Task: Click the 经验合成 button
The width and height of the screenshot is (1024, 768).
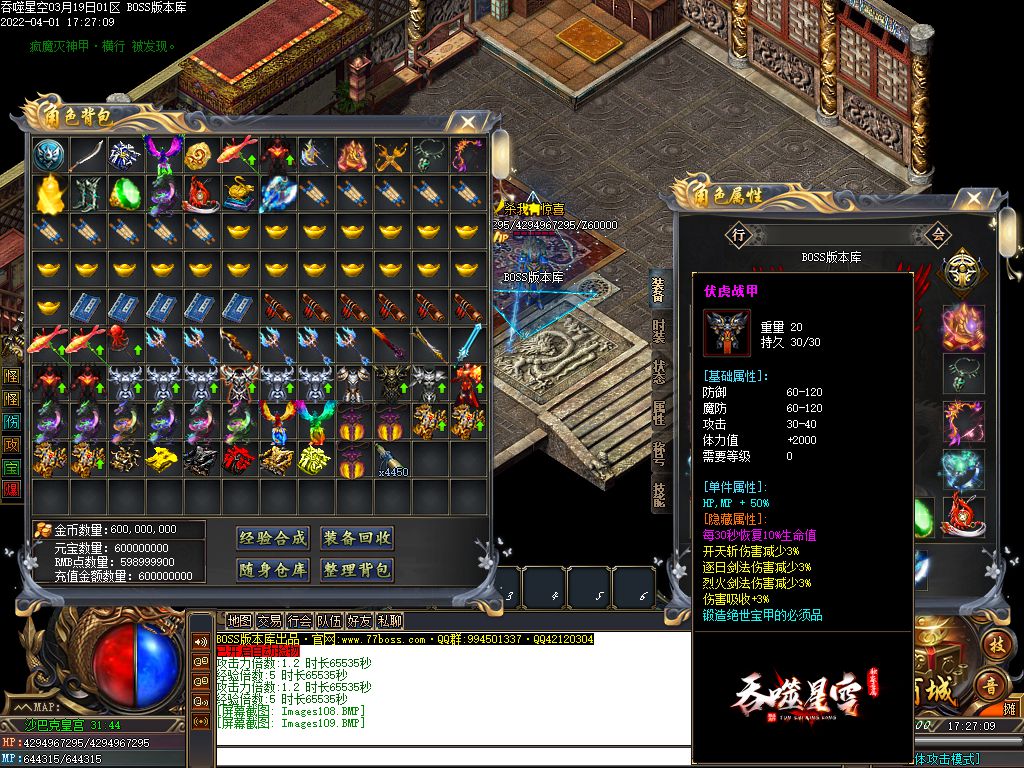Action: pyautogui.click(x=273, y=538)
